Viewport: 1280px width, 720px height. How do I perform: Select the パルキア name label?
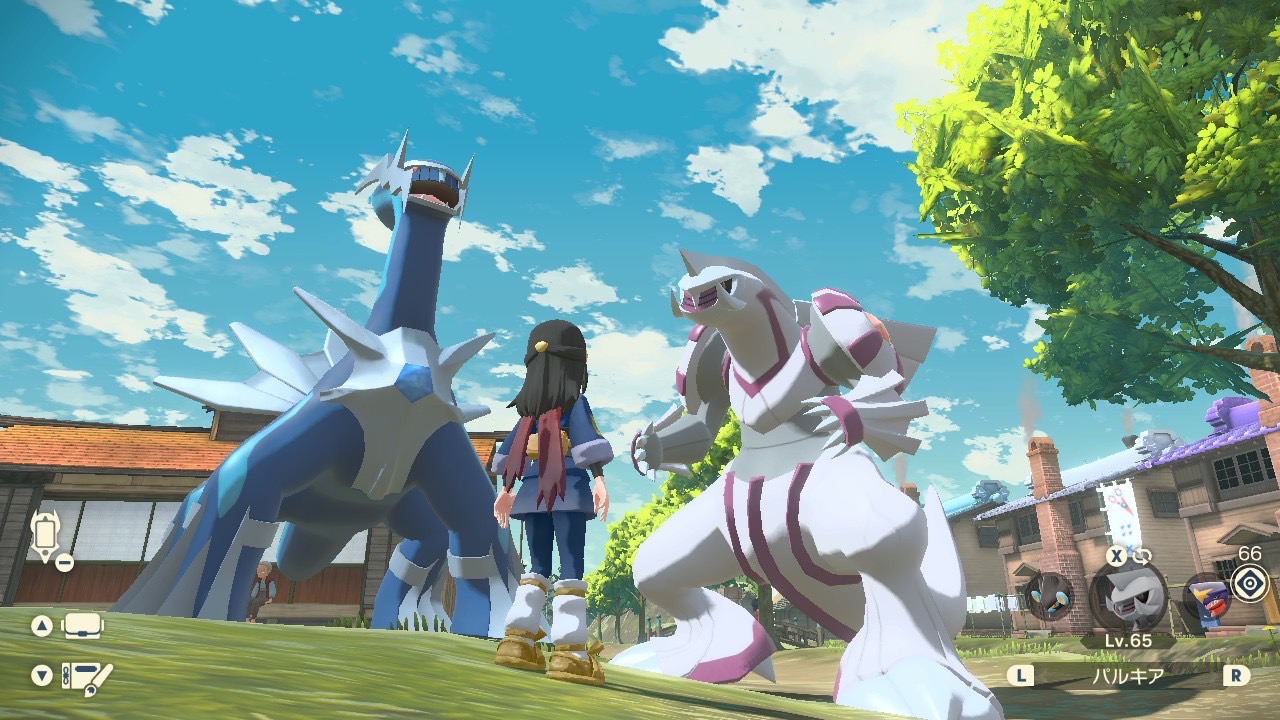coord(1128,676)
